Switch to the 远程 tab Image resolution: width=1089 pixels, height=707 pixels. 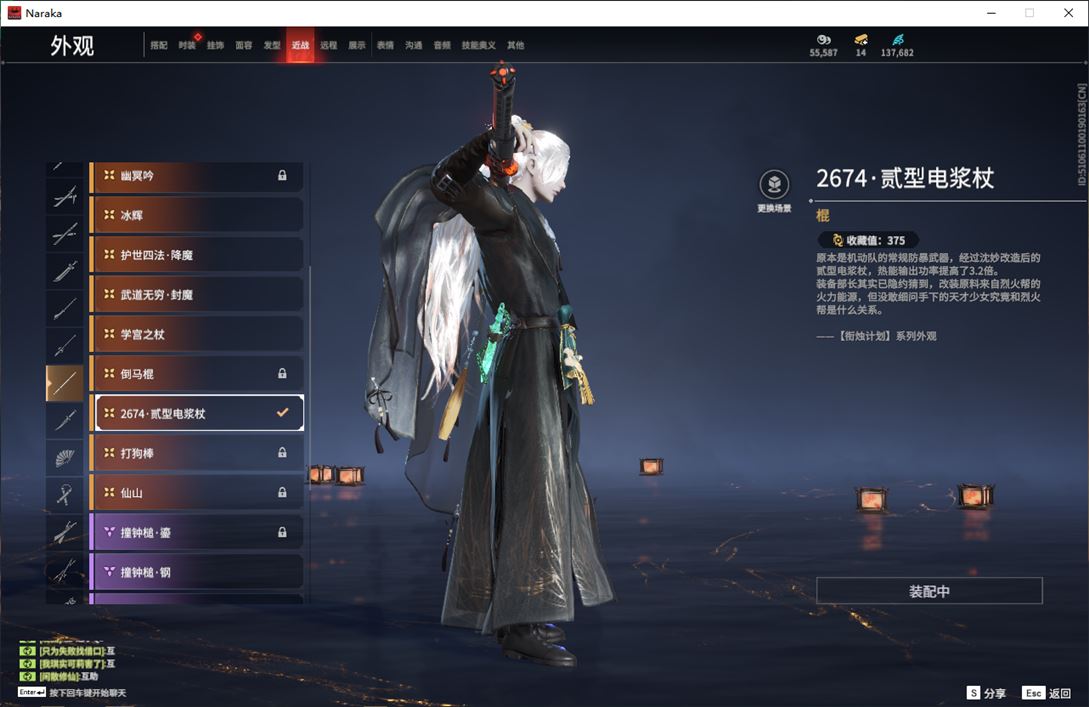[328, 45]
